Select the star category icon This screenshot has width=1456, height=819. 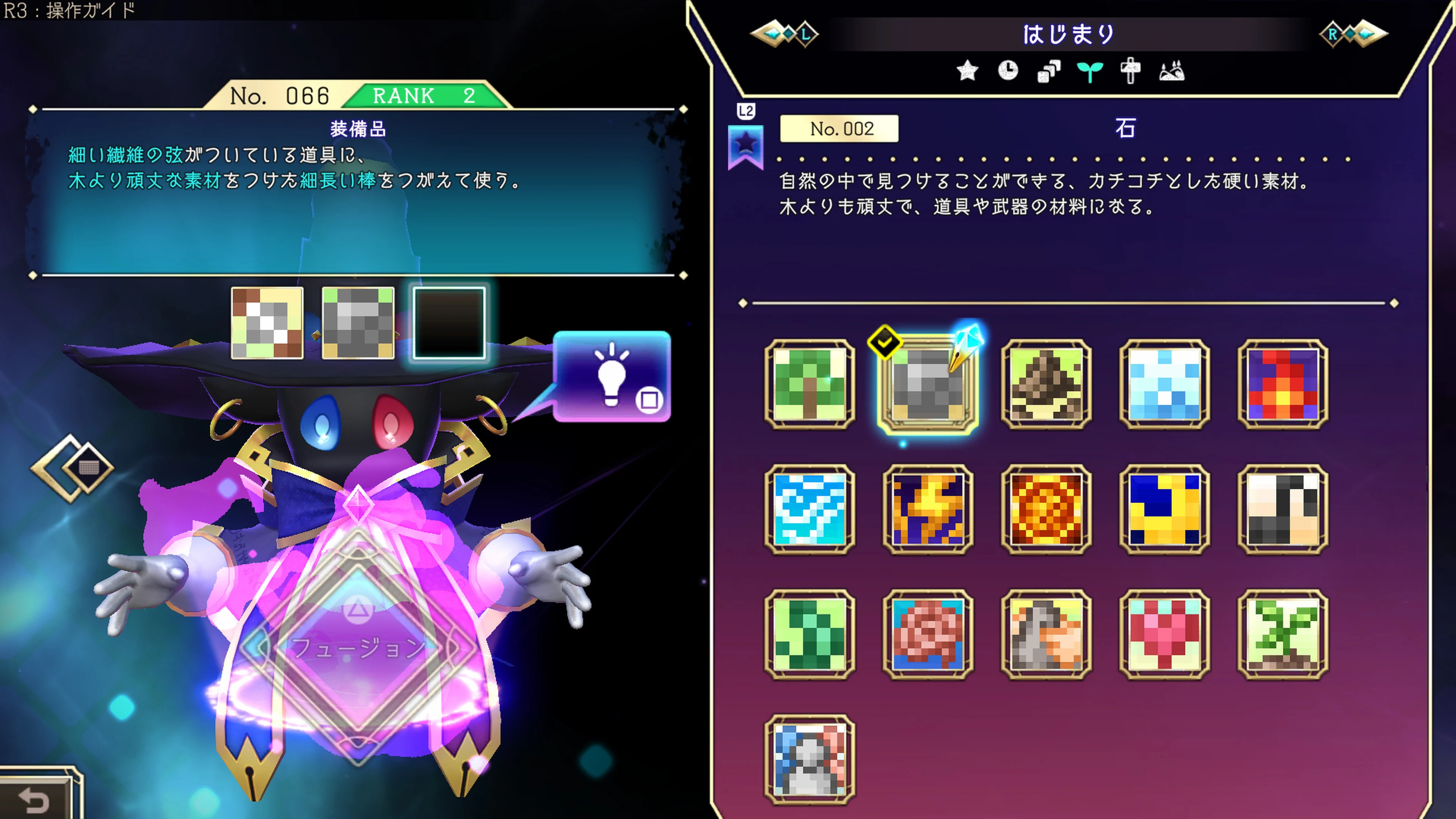click(968, 71)
